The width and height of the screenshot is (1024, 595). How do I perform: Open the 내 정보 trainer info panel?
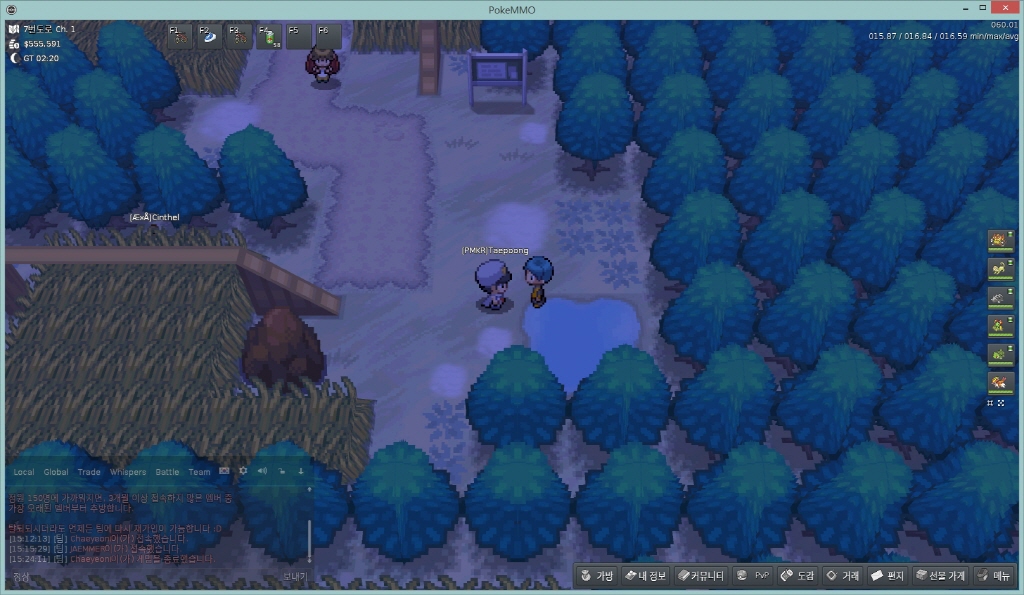(x=645, y=576)
